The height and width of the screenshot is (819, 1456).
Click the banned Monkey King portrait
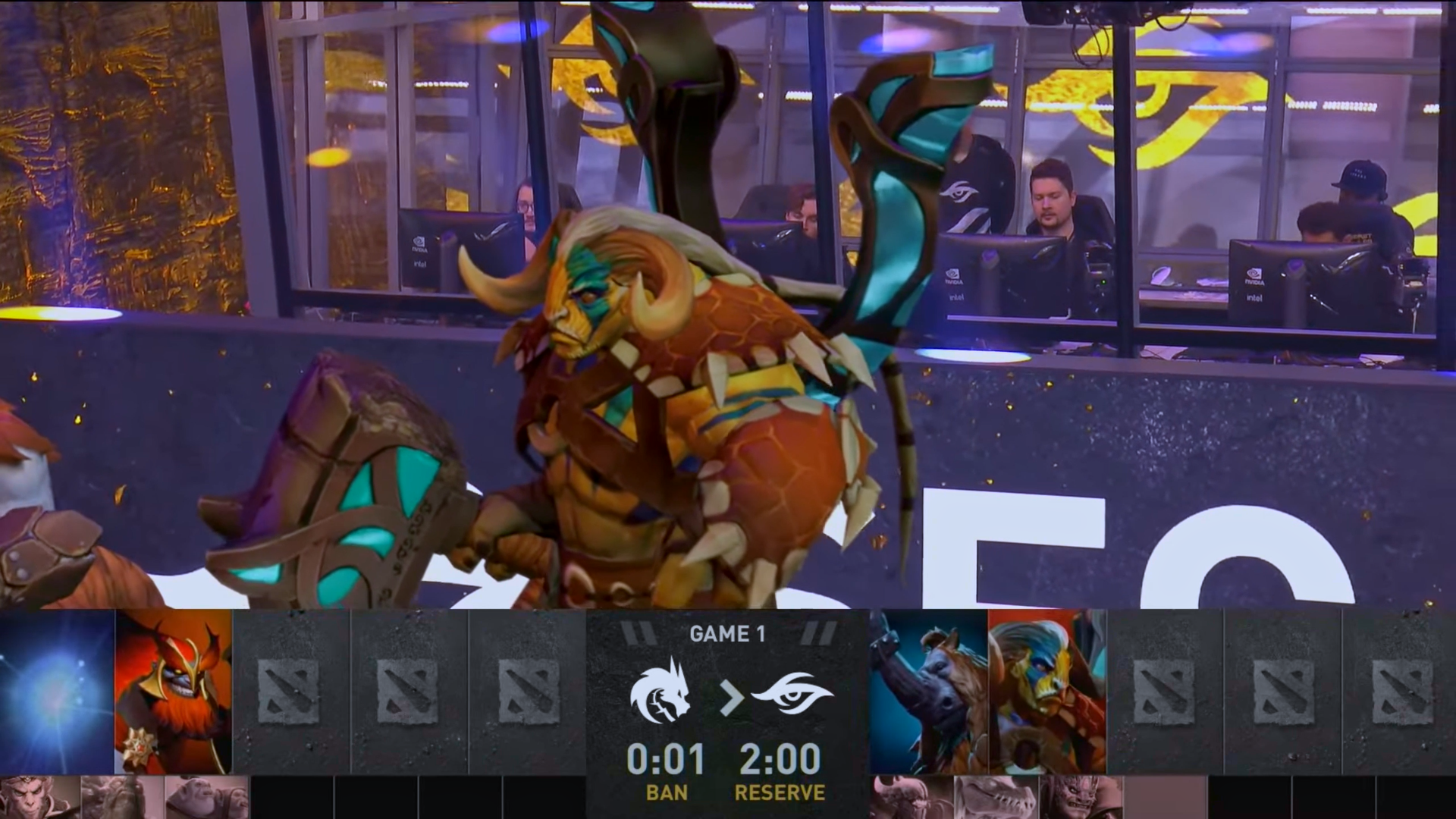[x=39, y=797]
